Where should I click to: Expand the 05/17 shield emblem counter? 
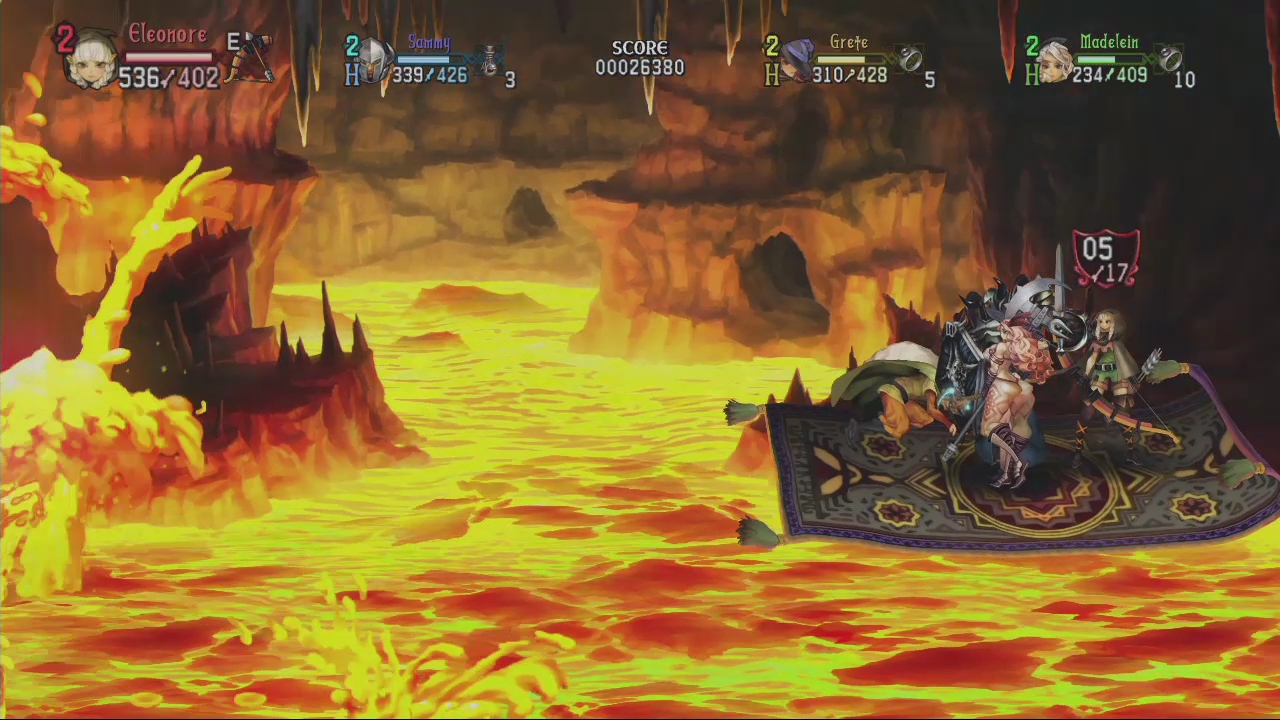tap(1105, 258)
